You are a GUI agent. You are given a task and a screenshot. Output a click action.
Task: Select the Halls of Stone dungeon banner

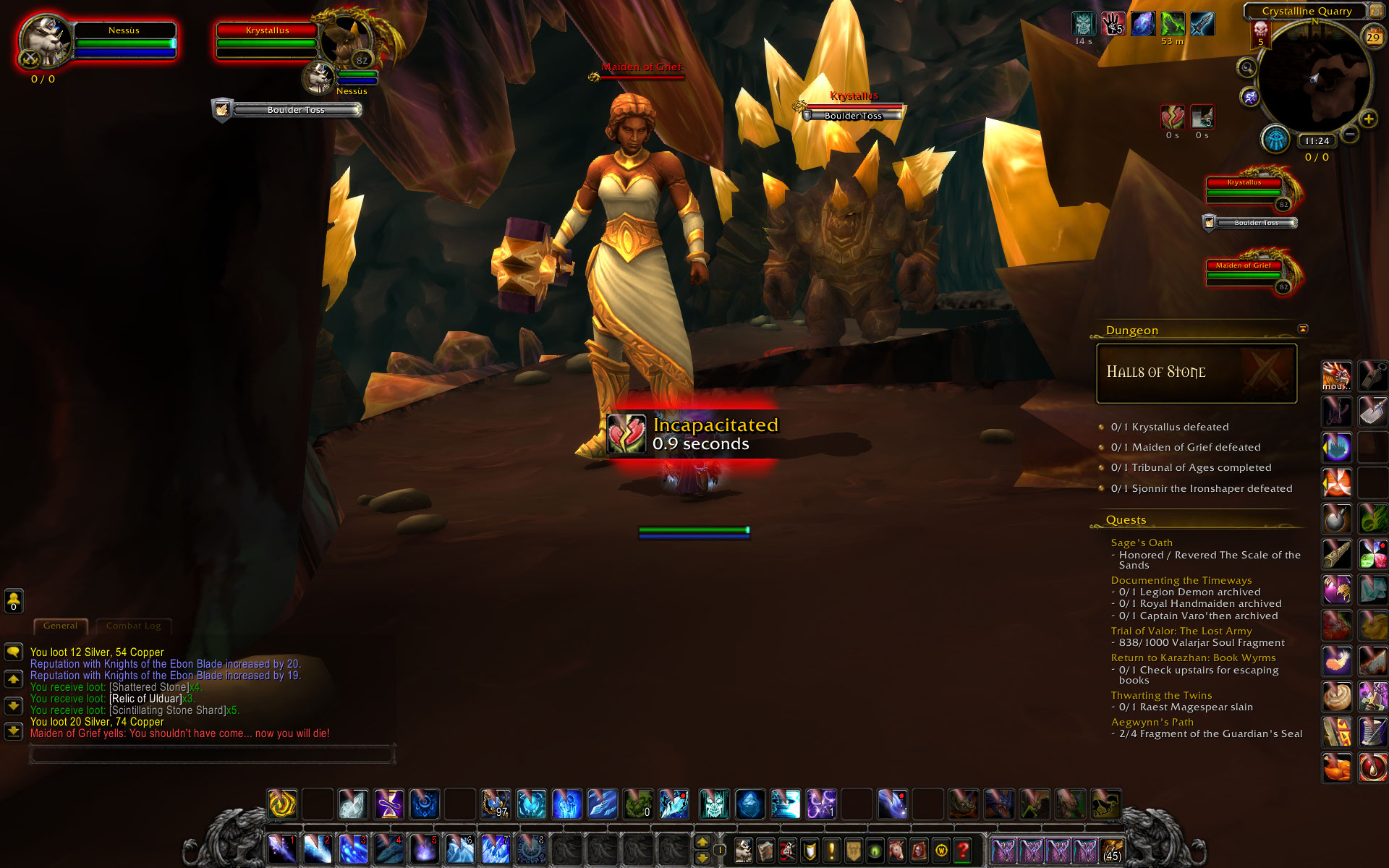coord(1197,373)
